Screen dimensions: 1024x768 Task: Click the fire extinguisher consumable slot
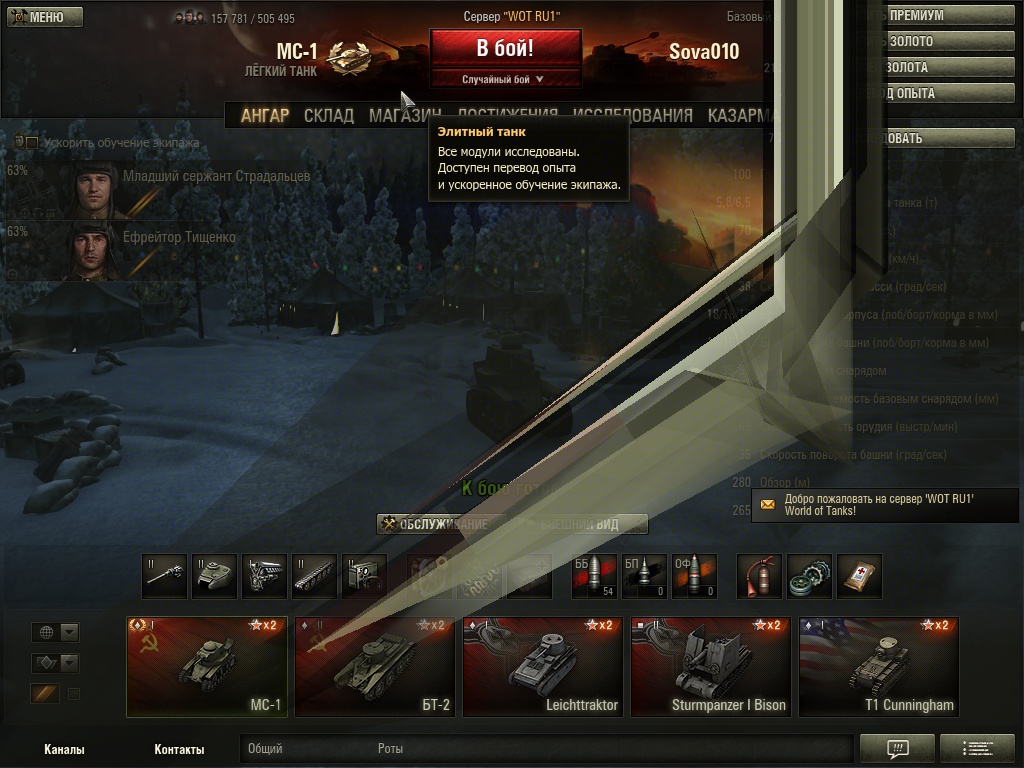[759, 577]
